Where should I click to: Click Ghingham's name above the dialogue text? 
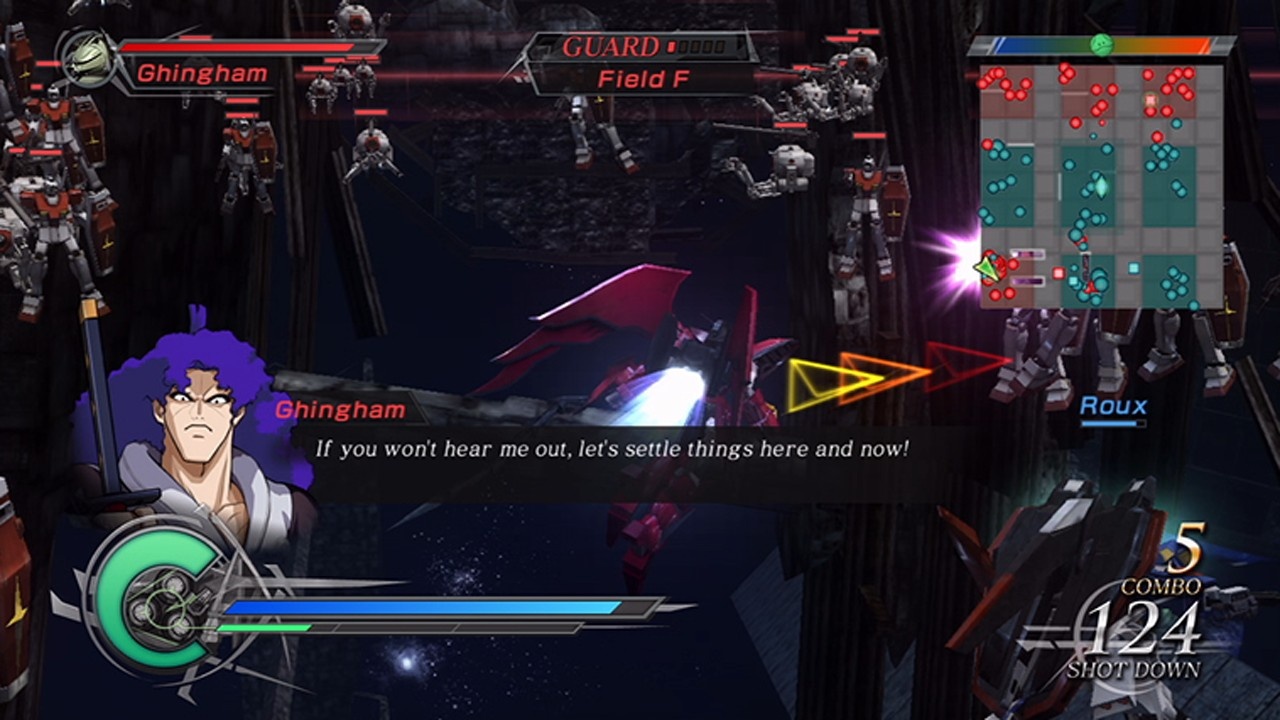(340, 409)
